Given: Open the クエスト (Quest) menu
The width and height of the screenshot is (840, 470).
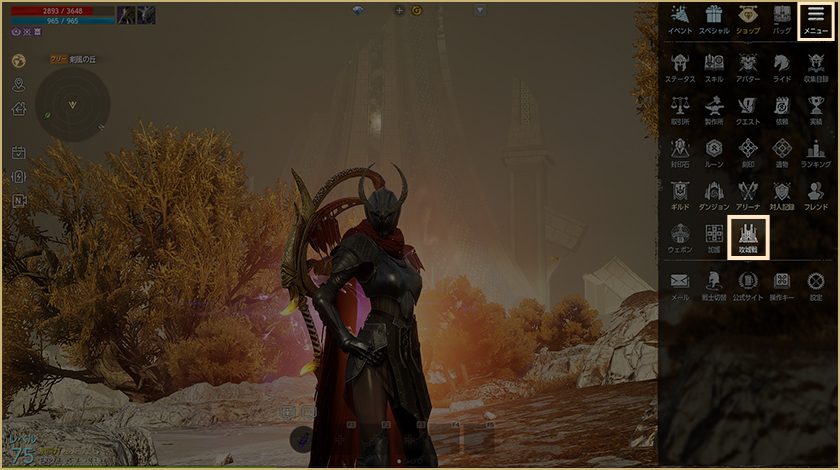Looking at the screenshot, I should [747, 108].
